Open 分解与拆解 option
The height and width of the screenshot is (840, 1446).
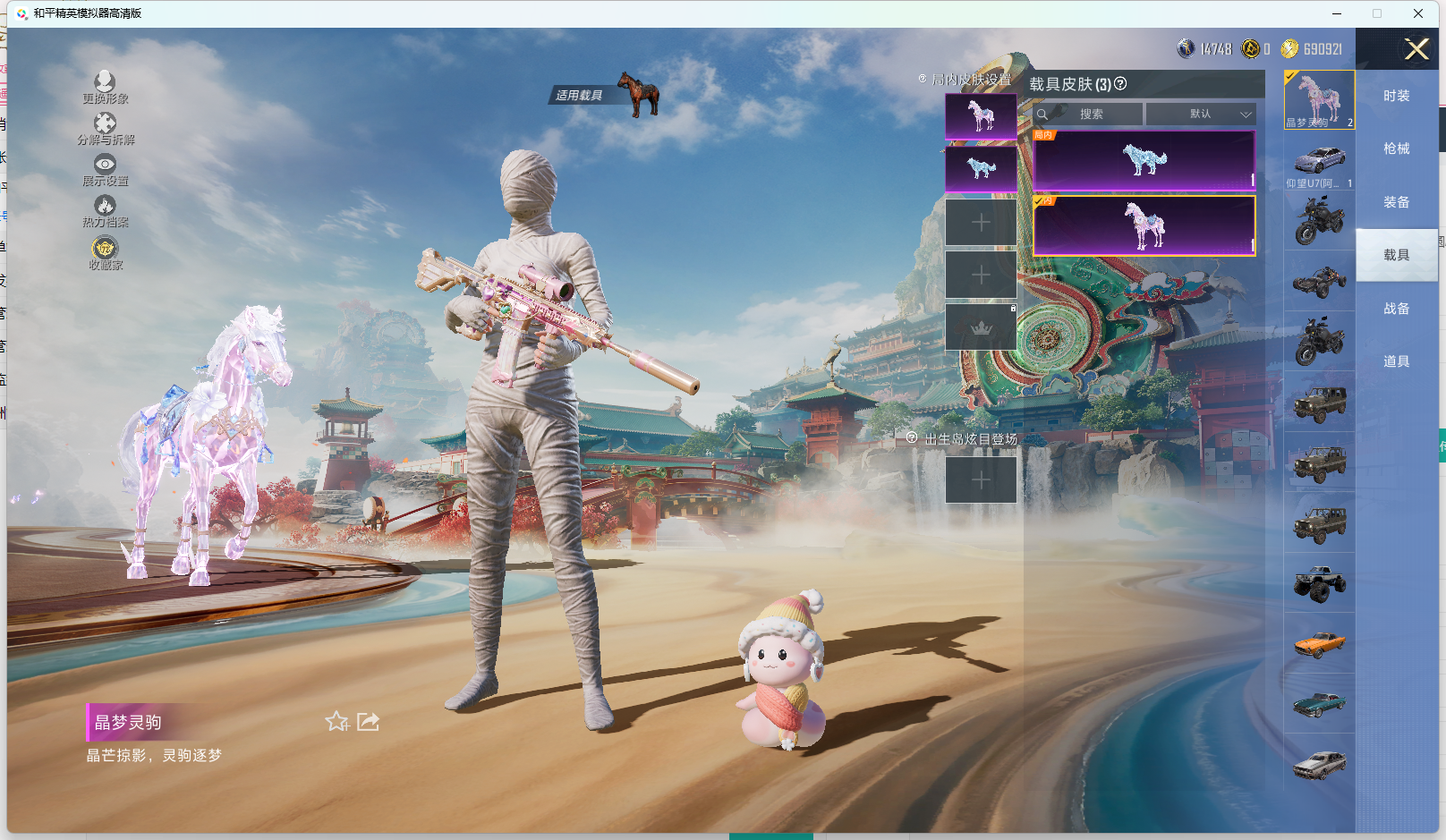coord(105,127)
